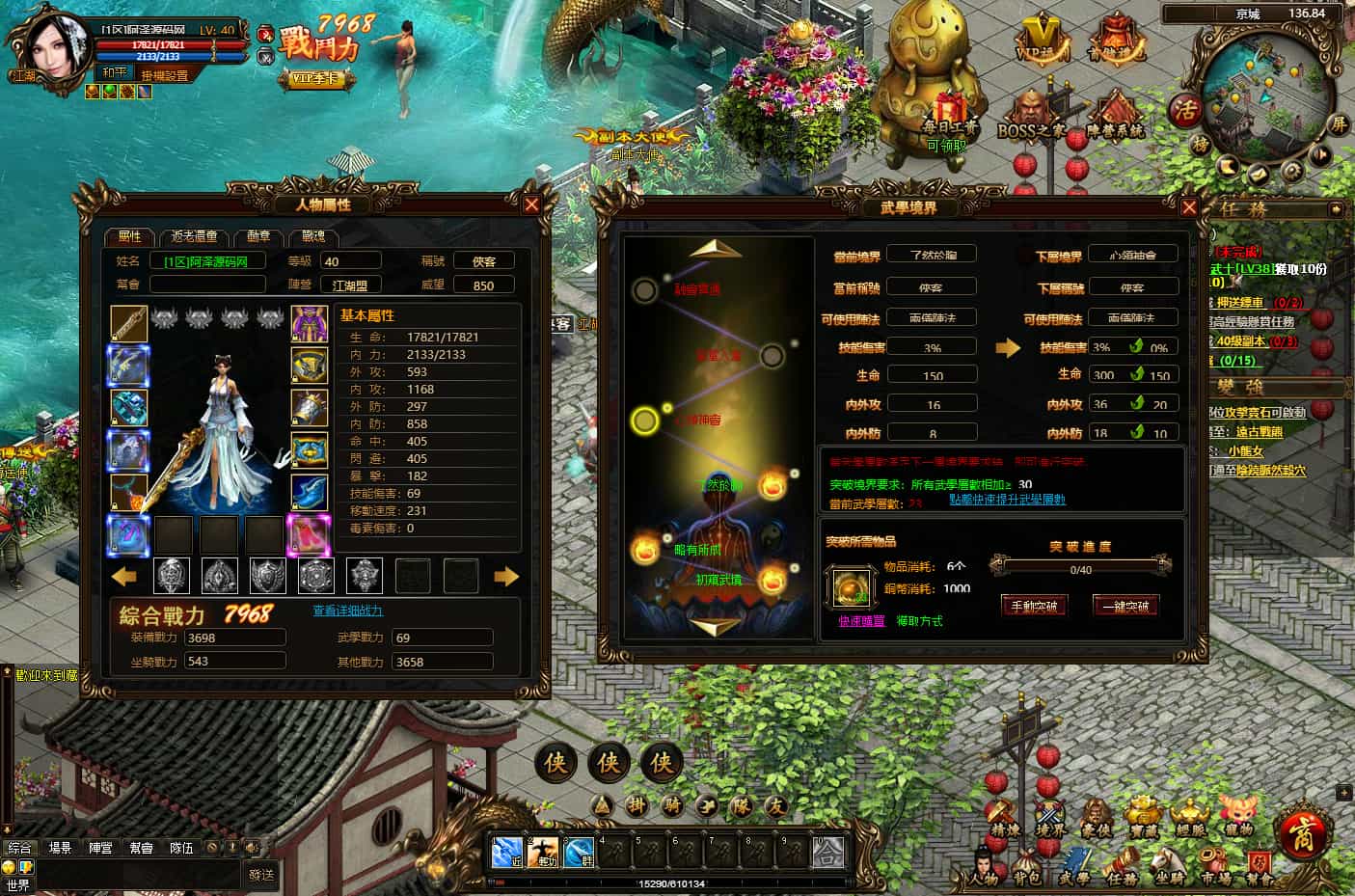This screenshot has height=896, width=1355.
Task: Close the 武學境界 realm window
Action: [1189, 207]
